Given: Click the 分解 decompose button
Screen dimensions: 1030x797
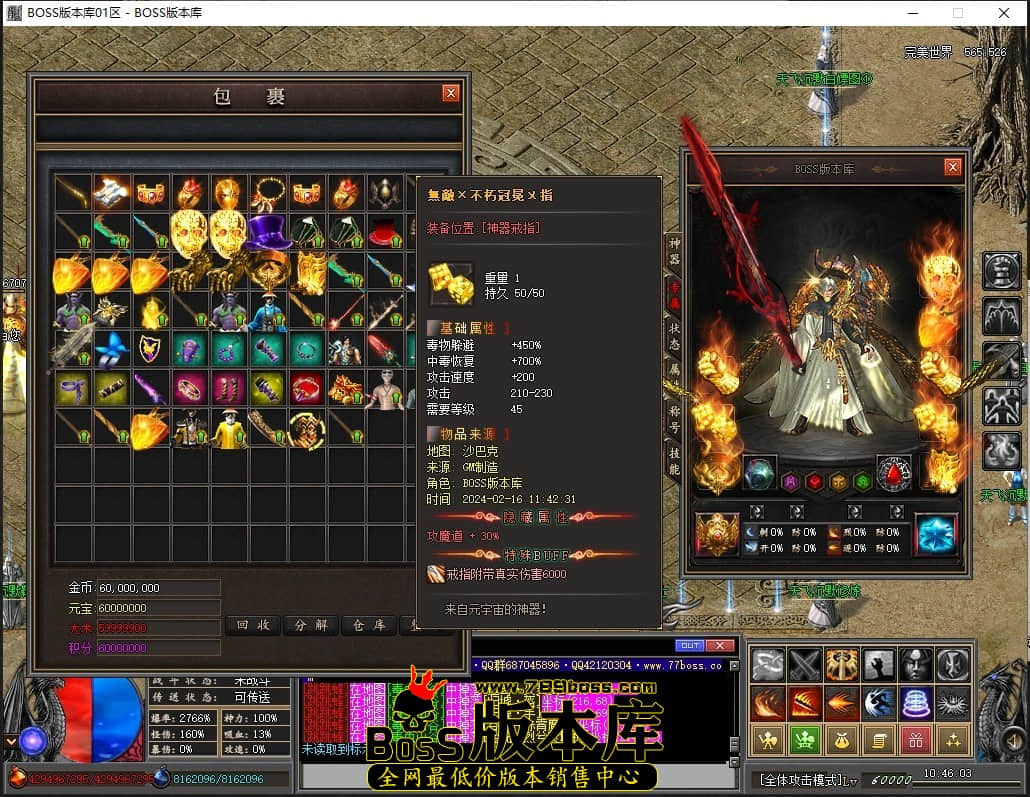Looking at the screenshot, I should point(310,625).
